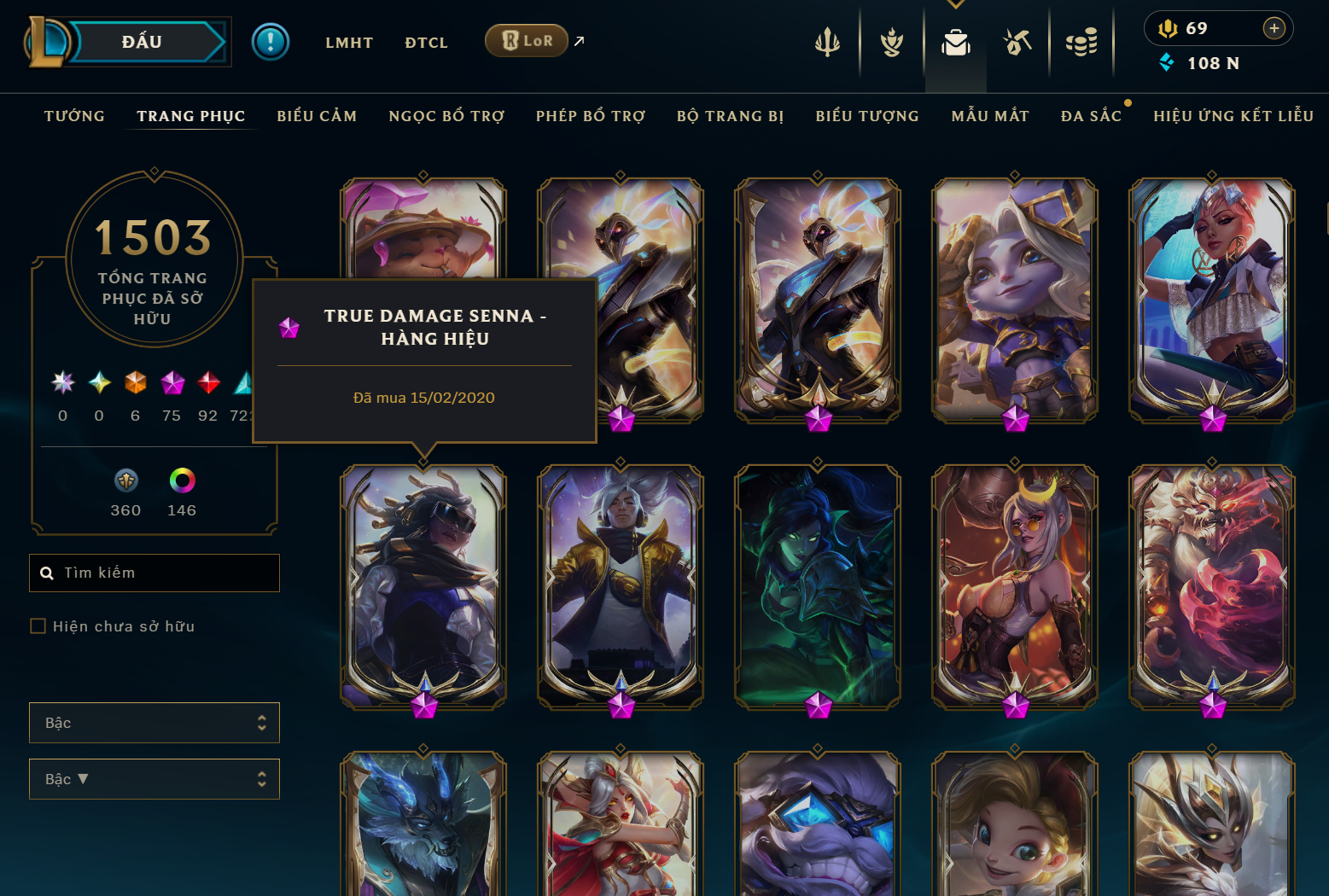Image resolution: width=1329 pixels, height=896 pixels.
Task: Select the red legendary gem tier filter
Action: click(x=207, y=383)
